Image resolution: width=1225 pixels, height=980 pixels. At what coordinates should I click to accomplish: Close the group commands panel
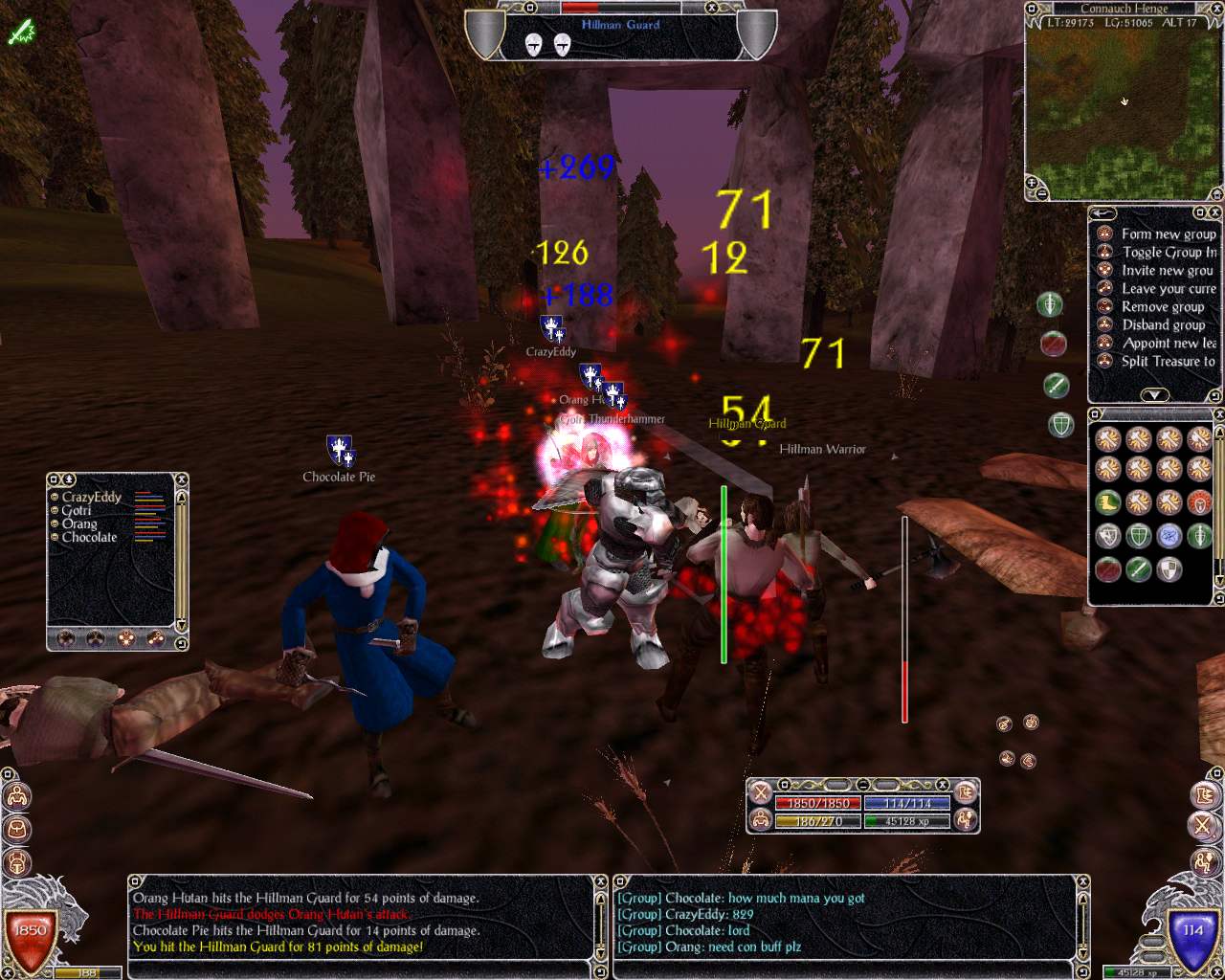coord(1214,212)
